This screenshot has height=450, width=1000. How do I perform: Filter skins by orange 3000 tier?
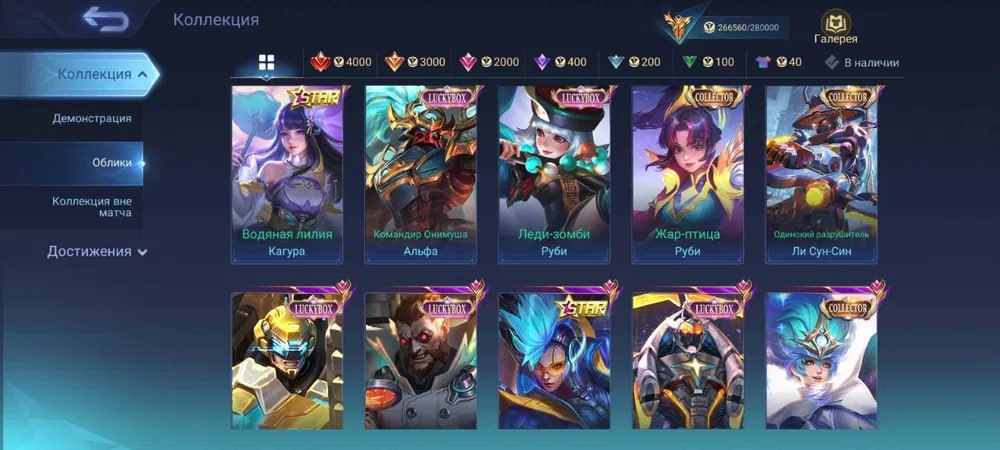[415, 62]
